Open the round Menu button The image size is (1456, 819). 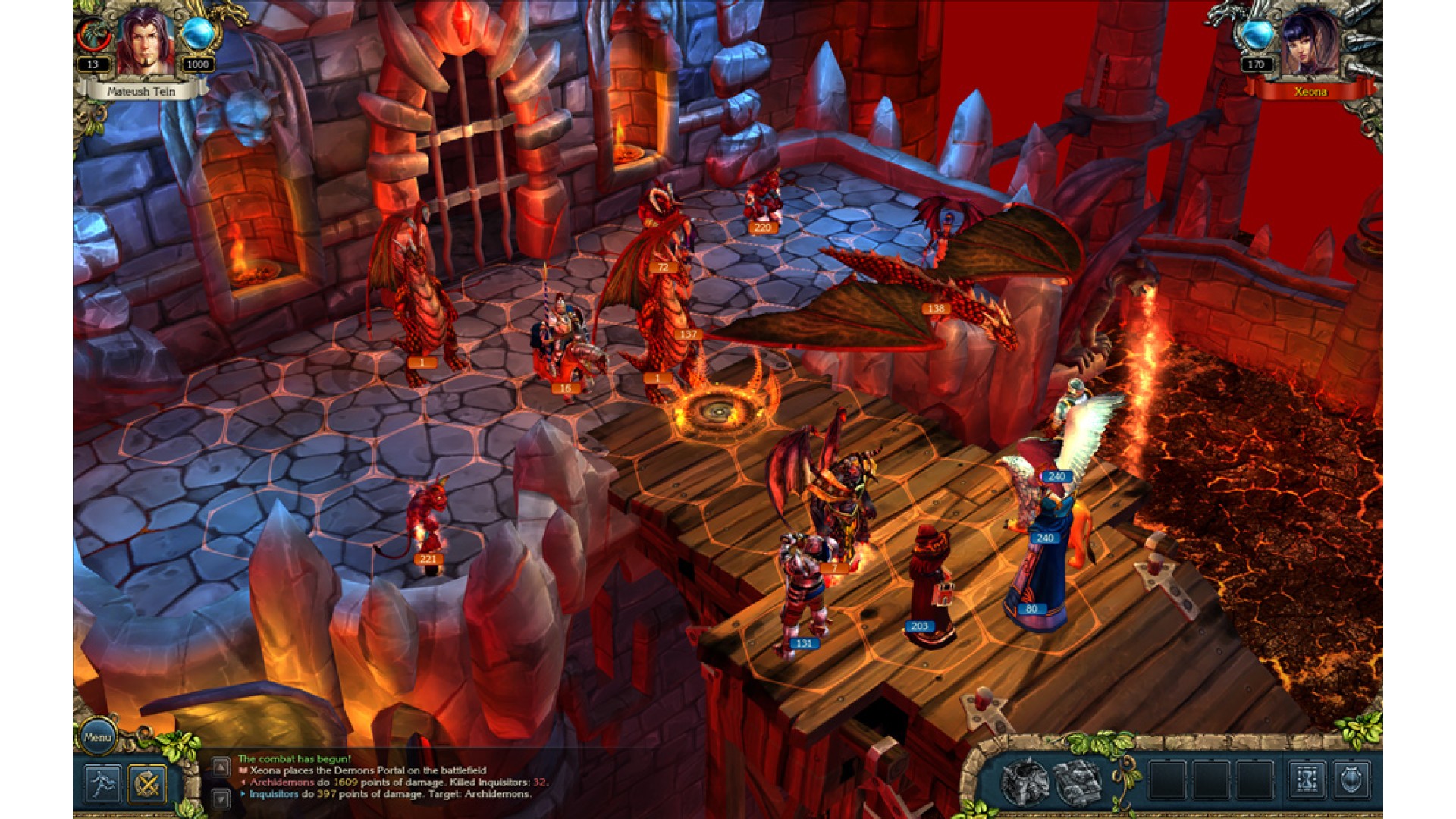point(98,736)
